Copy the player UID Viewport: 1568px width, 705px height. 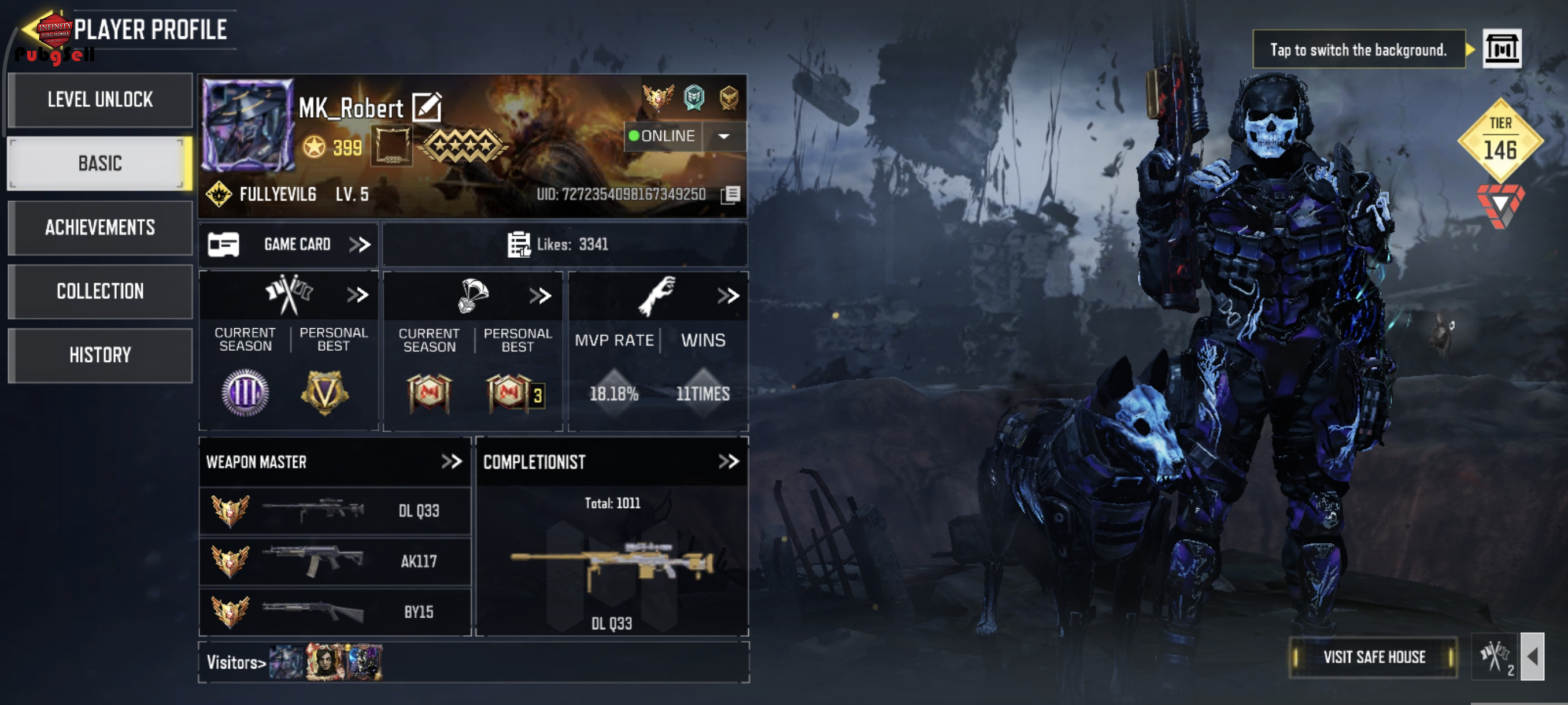tap(730, 195)
